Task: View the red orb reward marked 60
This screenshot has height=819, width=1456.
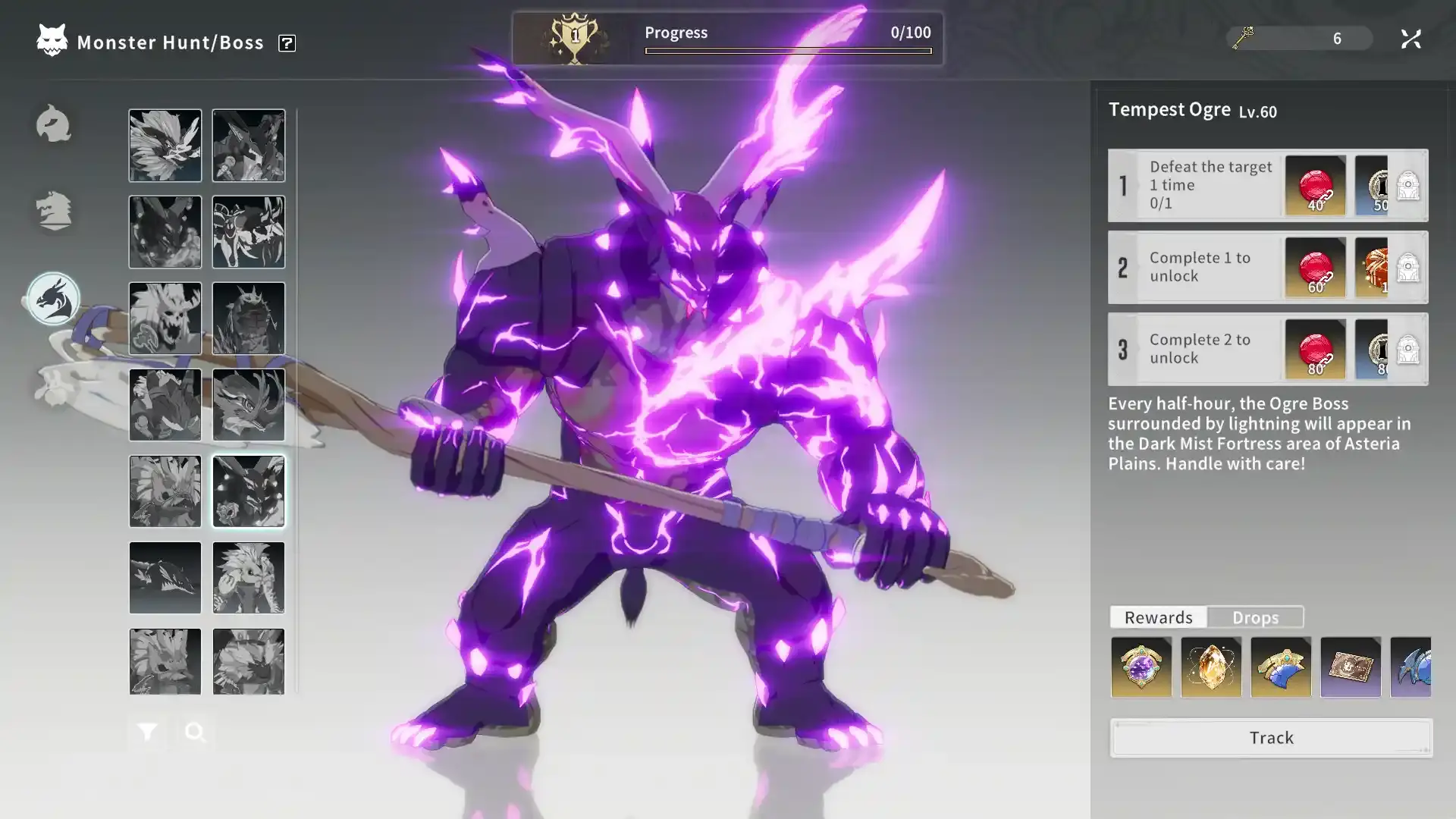Action: point(1316,268)
